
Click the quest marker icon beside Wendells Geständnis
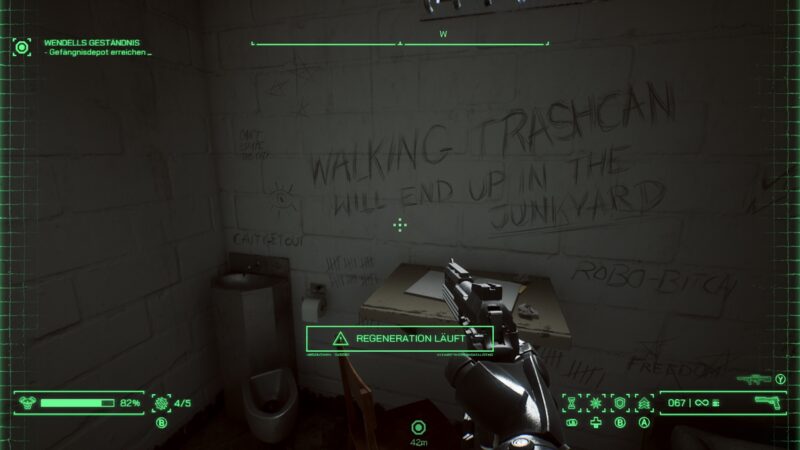pos(22,47)
